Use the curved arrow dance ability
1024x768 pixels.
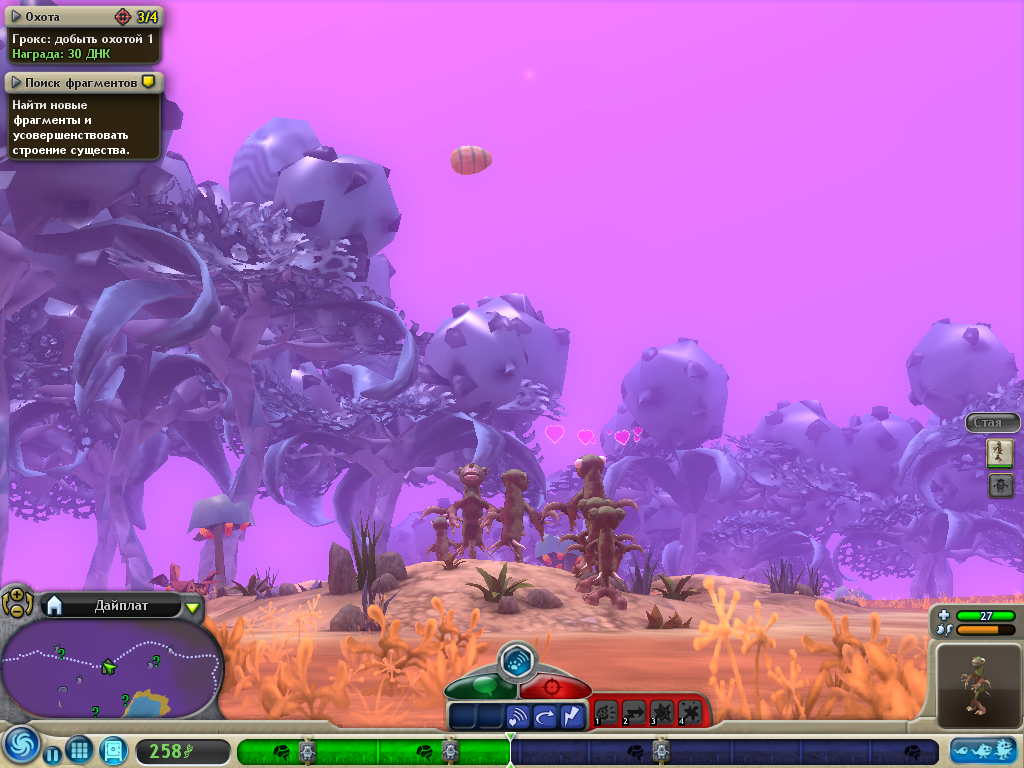point(545,716)
